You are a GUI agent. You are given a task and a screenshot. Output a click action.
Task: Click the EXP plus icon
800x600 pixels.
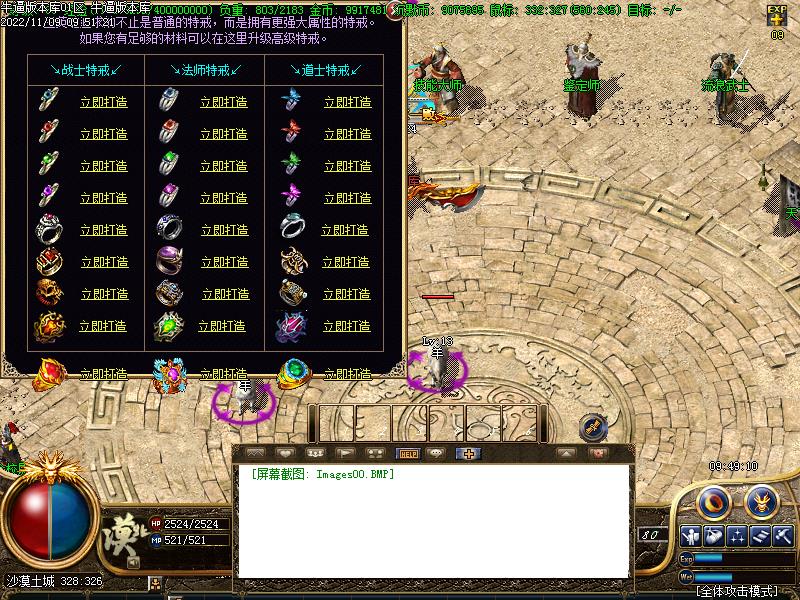(x=777, y=17)
